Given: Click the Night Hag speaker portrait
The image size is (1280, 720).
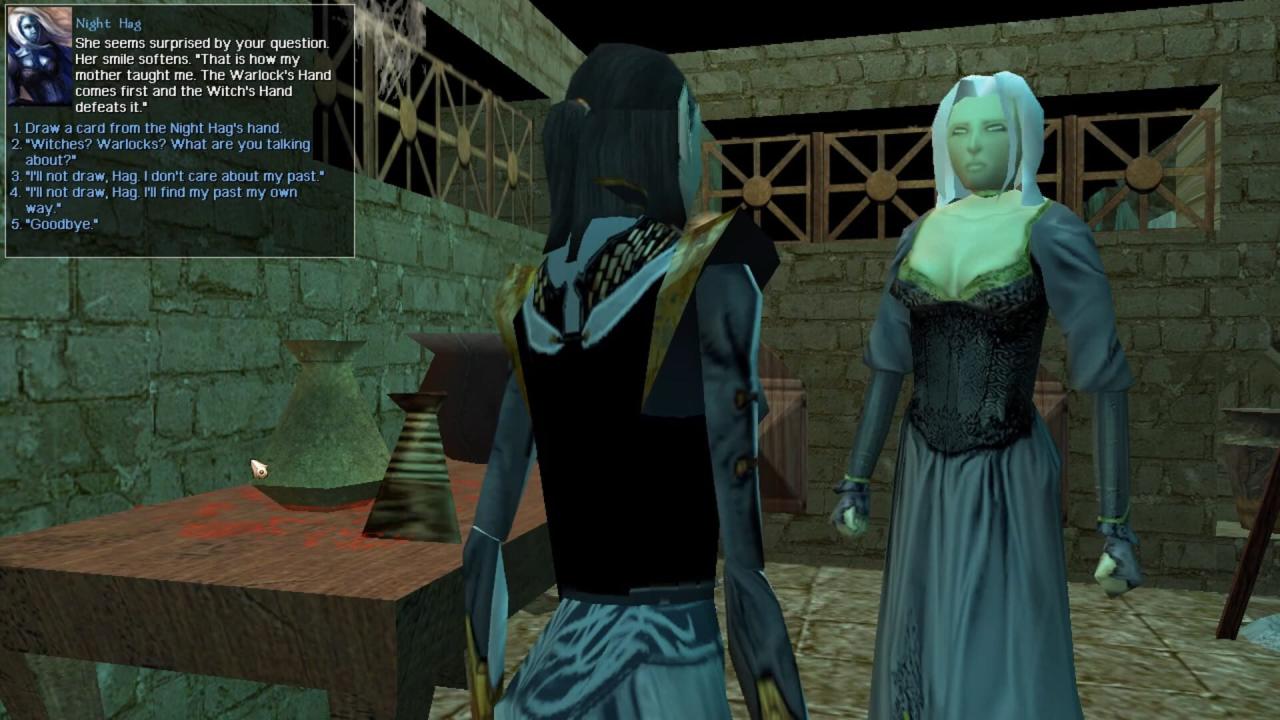Looking at the screenshot, I should [39, 58].
